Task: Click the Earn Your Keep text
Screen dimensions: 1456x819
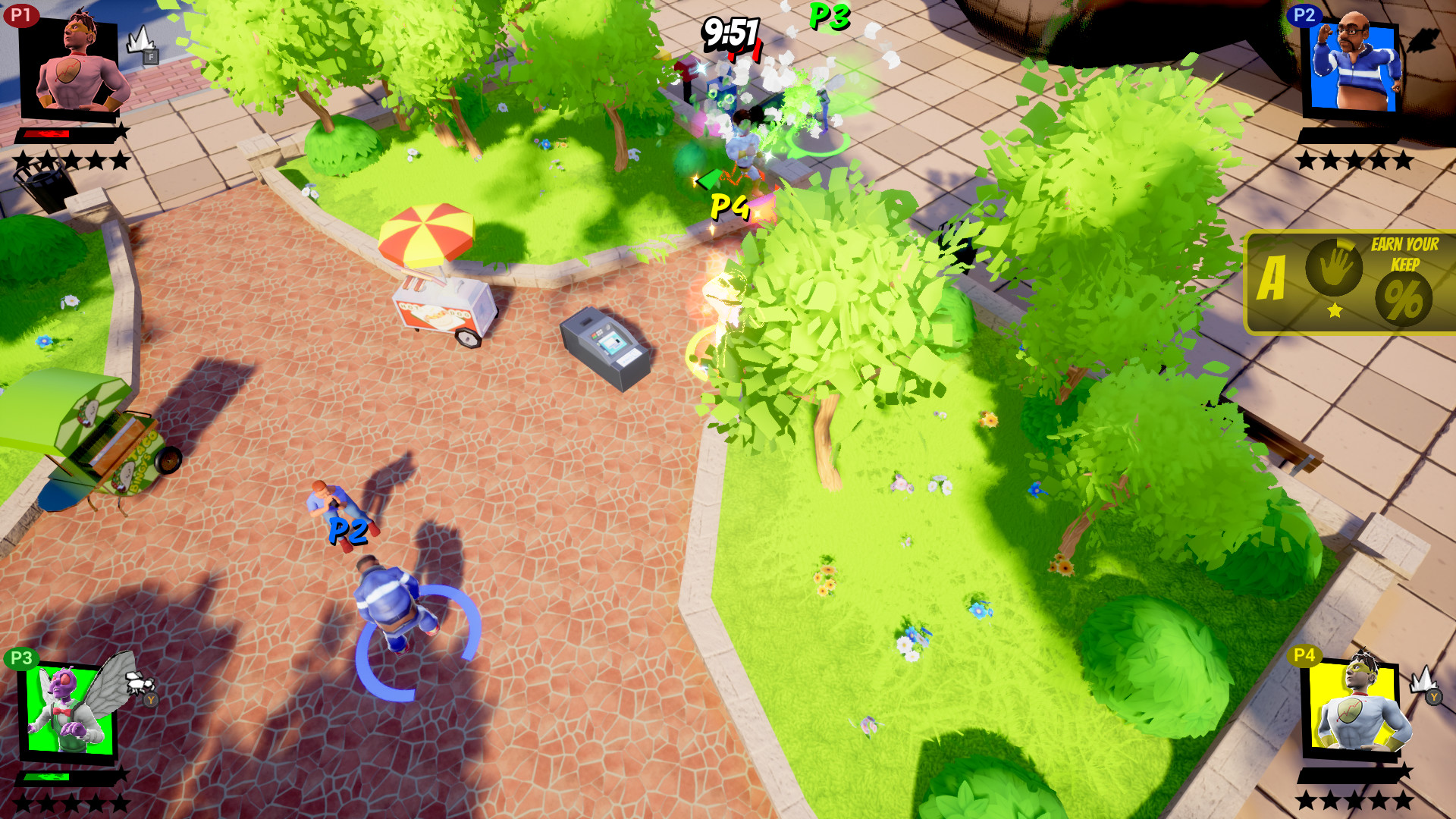Action: tap(1404, 253)
